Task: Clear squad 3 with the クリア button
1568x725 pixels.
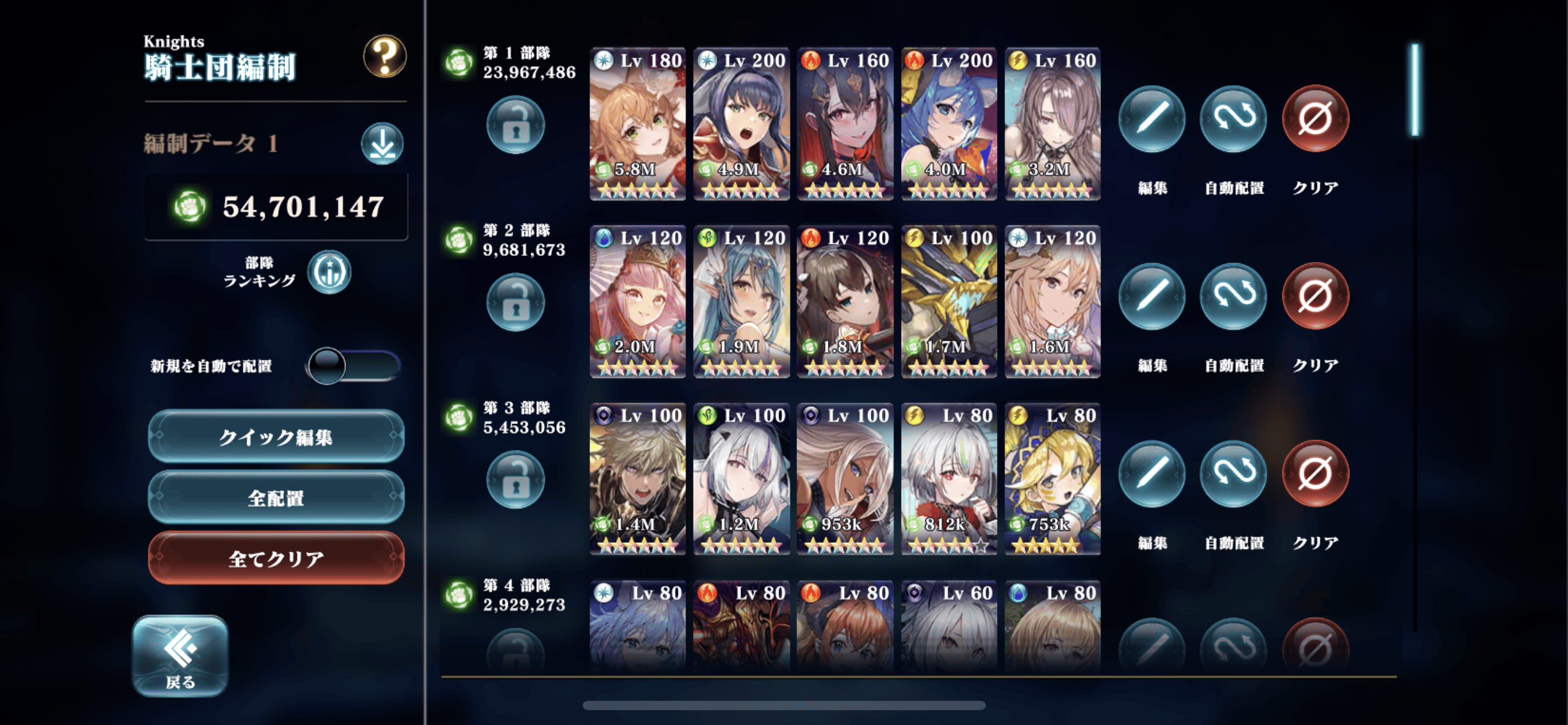Action: [1315, 474]
